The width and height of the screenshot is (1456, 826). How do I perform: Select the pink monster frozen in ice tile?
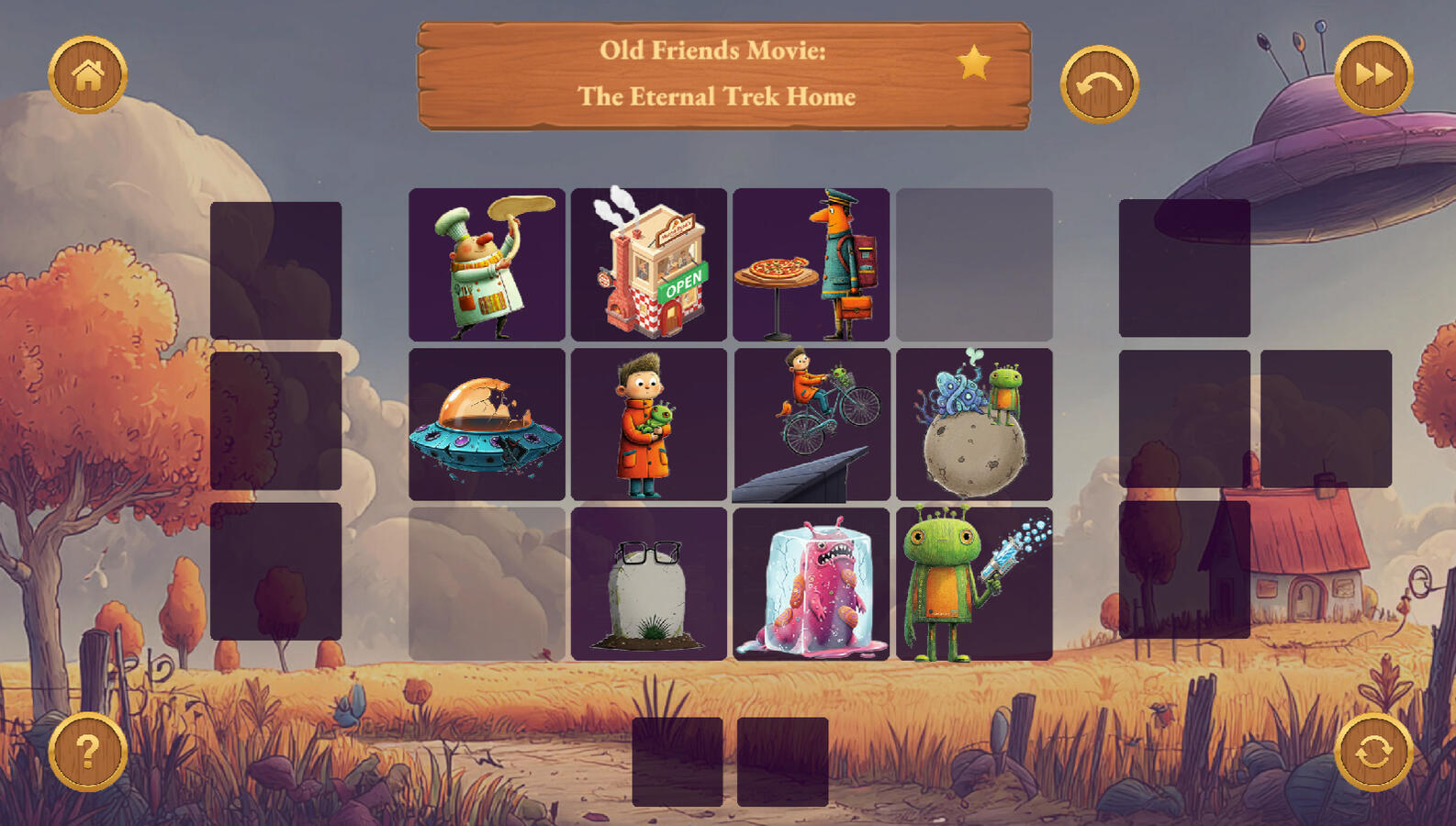pyautogui.click(x=812, y=584)
